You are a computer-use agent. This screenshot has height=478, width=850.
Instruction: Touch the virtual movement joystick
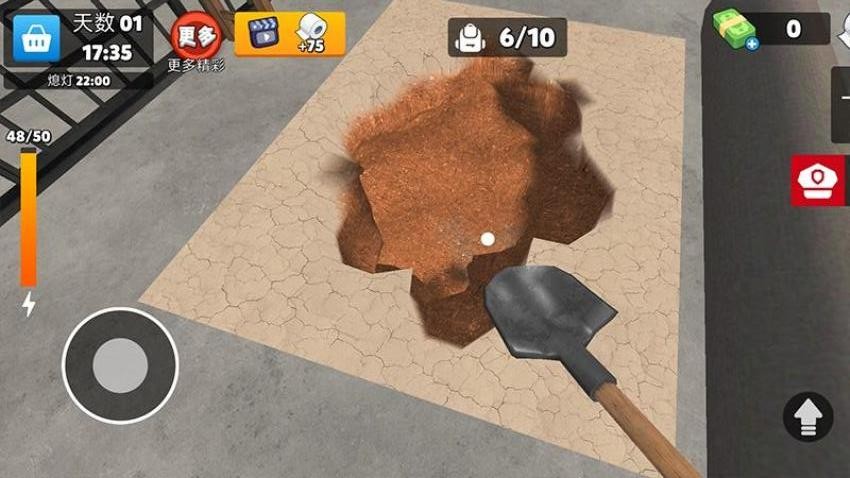pyautogui.click(x=120, y=365)
